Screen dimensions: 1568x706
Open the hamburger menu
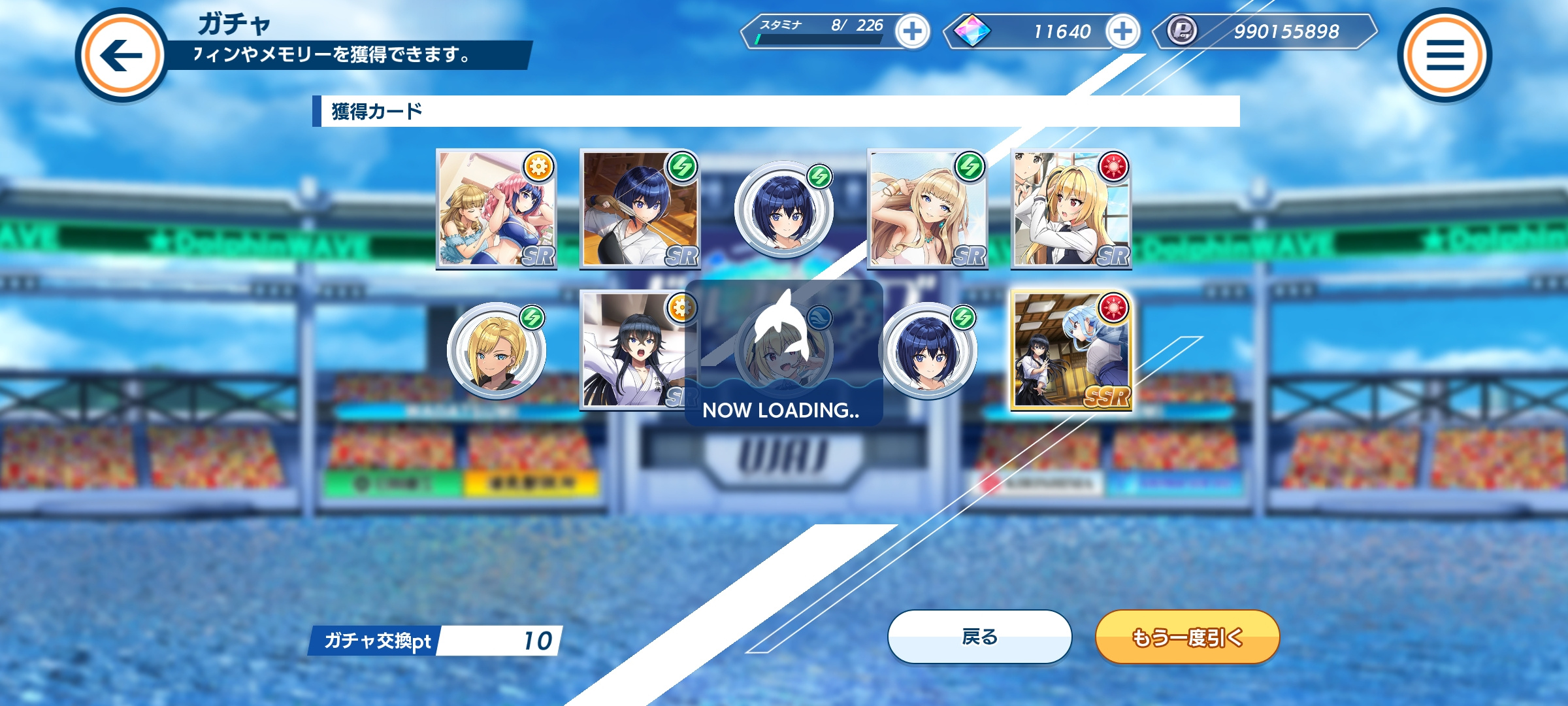1445,56
